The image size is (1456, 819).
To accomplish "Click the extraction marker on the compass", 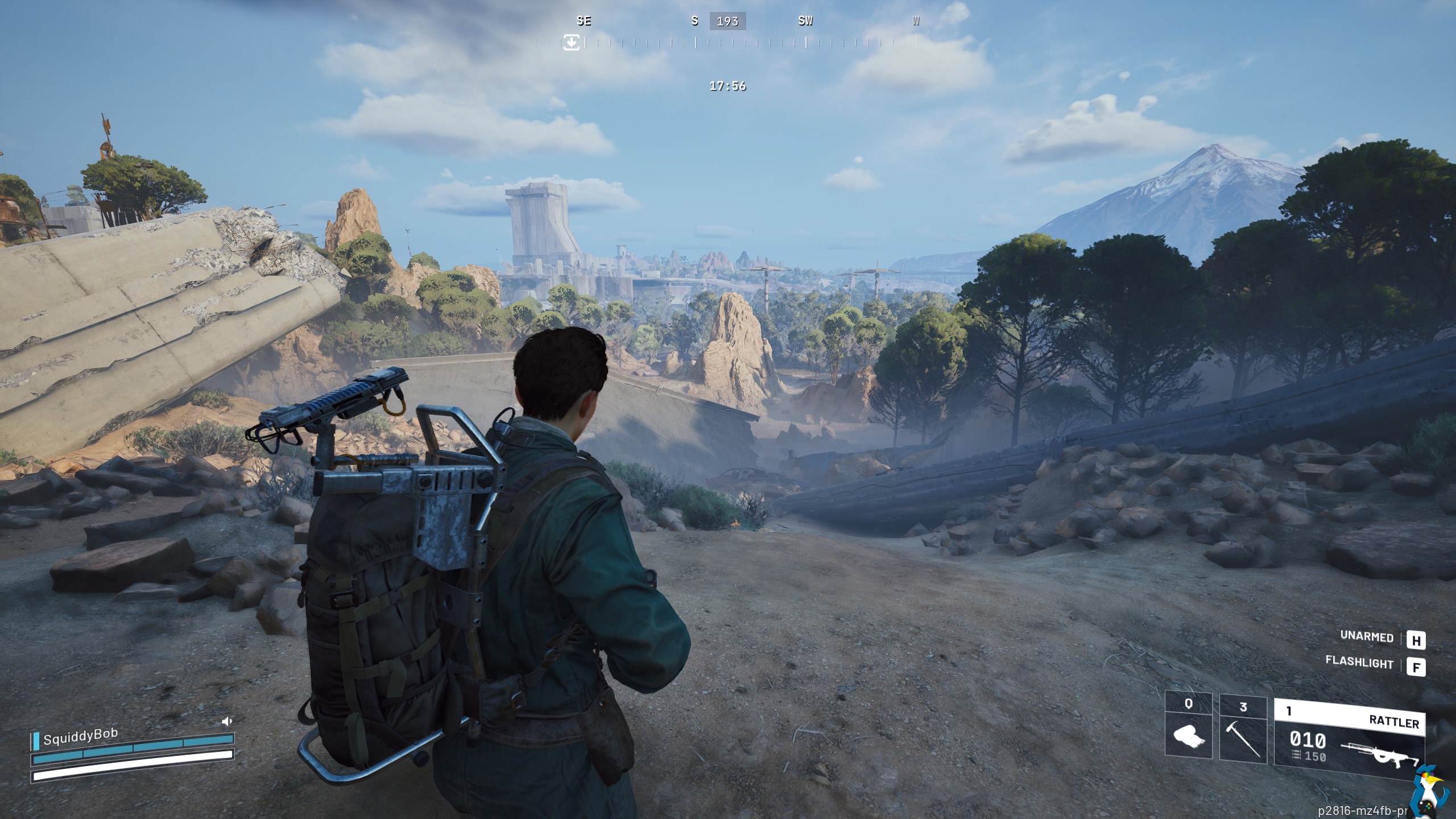I will pyautogui.click(x=572, y=42).
